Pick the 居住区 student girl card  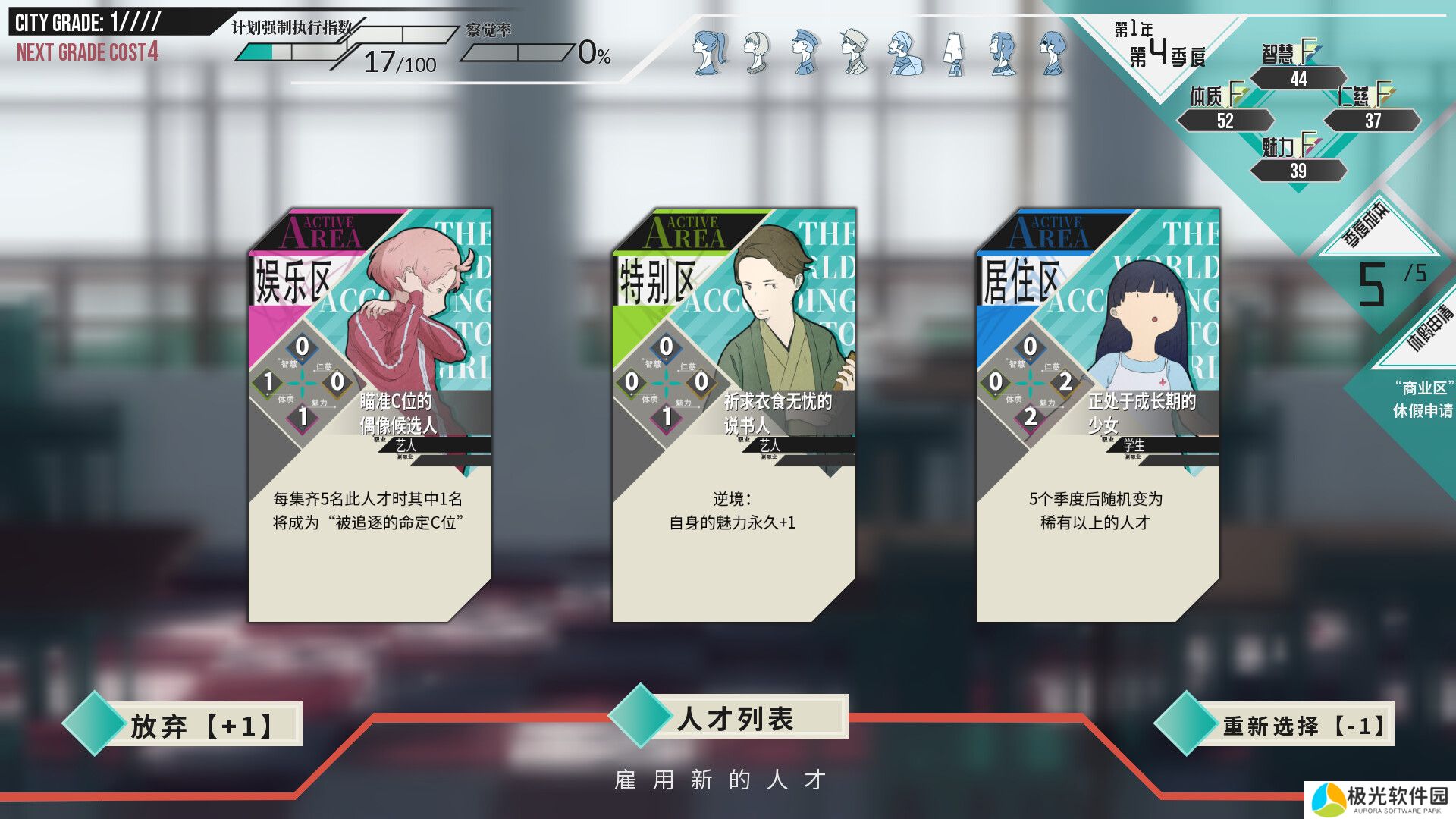[1097, 416]
